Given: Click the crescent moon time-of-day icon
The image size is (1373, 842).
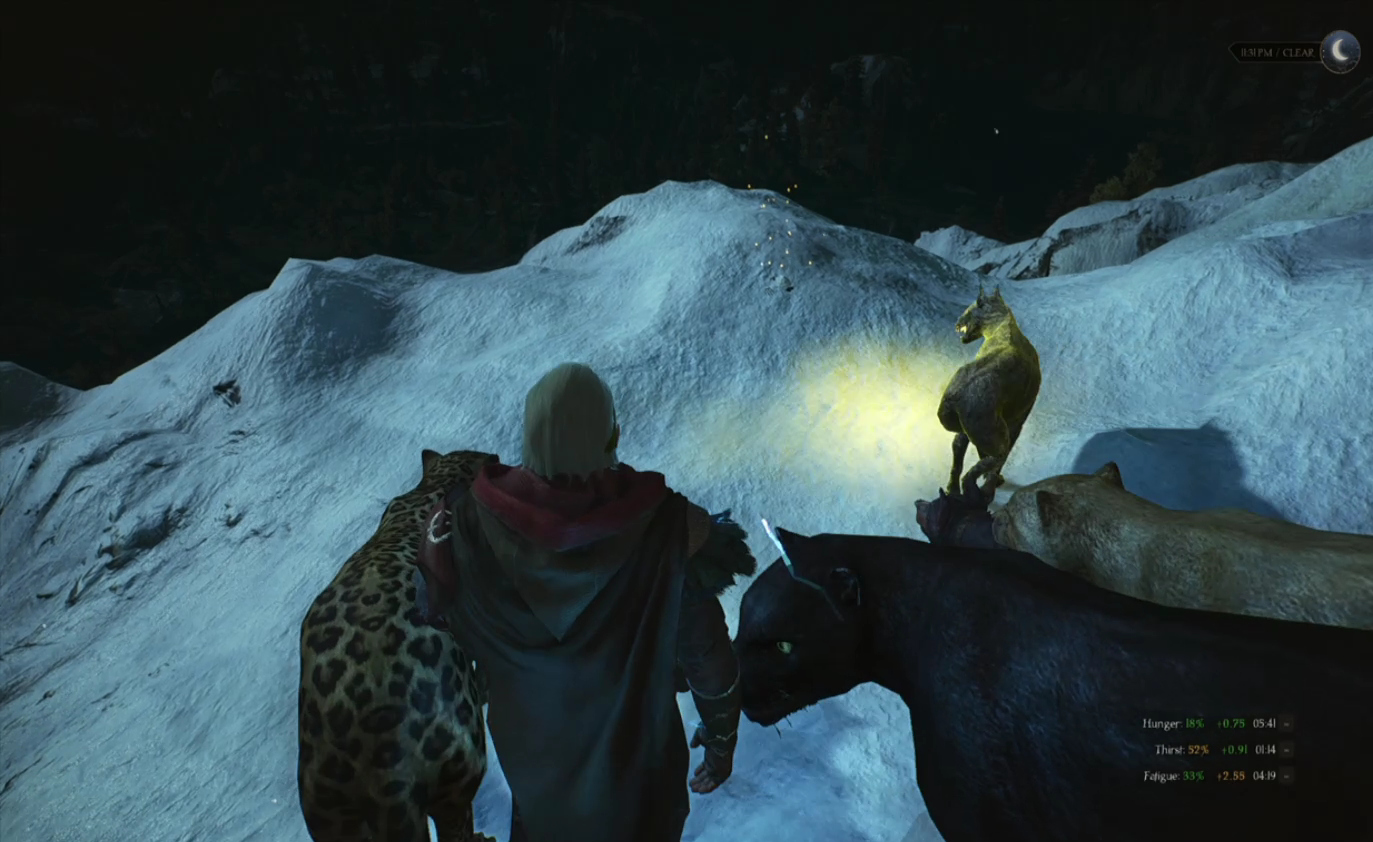Looking at the screenshot, I should coord(1339,51).
